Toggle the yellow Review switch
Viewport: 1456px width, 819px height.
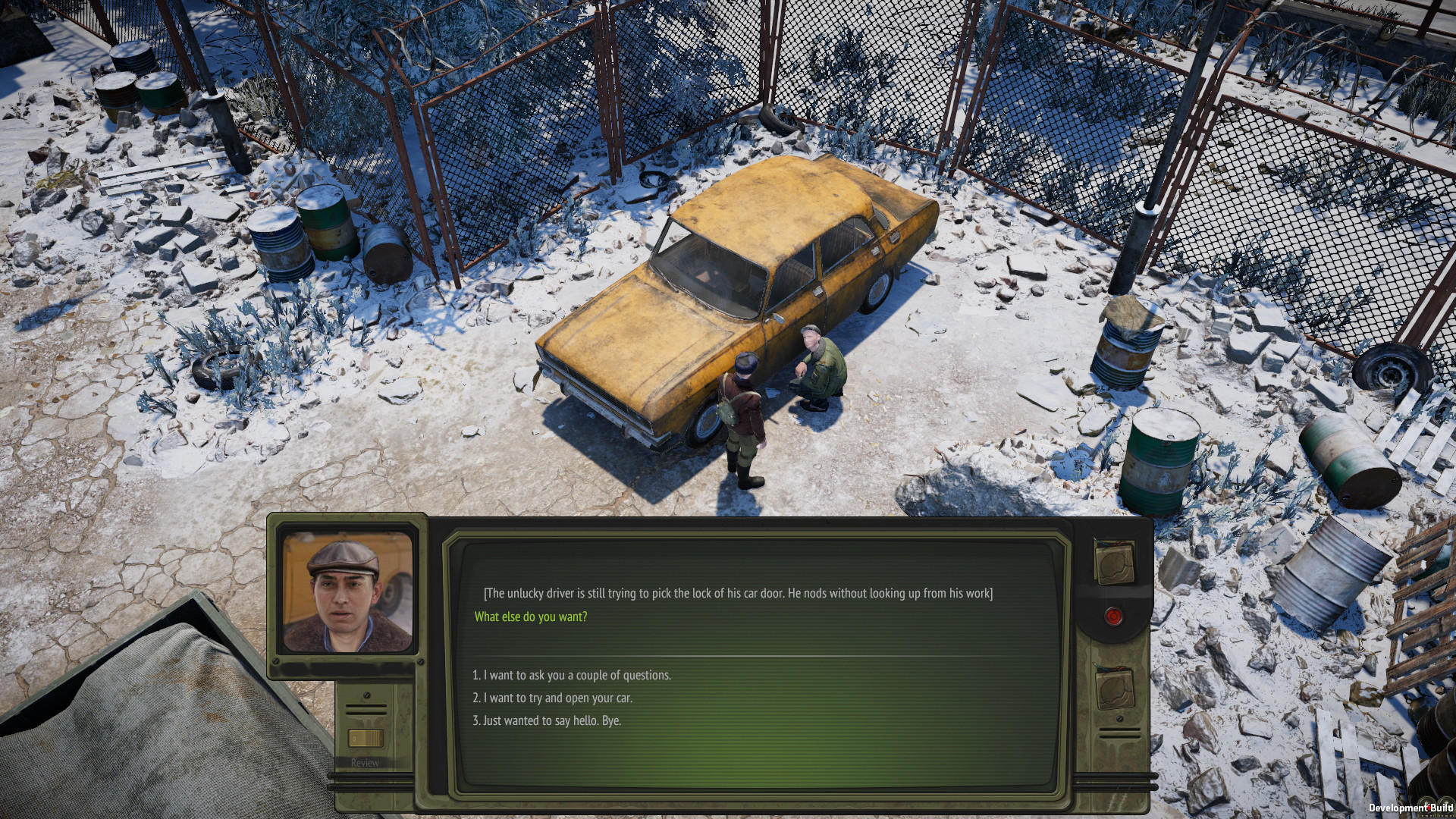pyautogui.click(x=365, y=738)
